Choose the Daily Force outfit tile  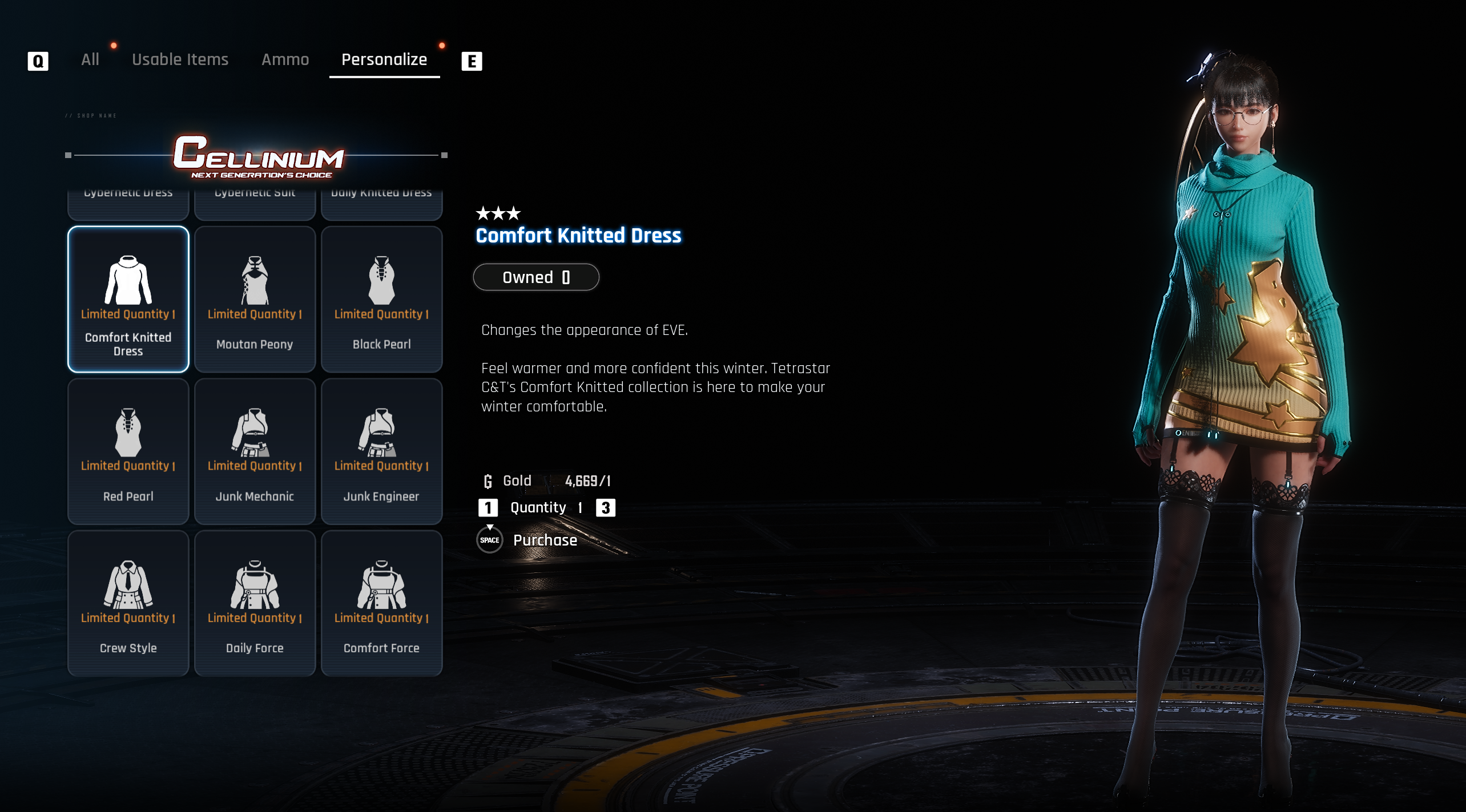[x=255, y=603]
